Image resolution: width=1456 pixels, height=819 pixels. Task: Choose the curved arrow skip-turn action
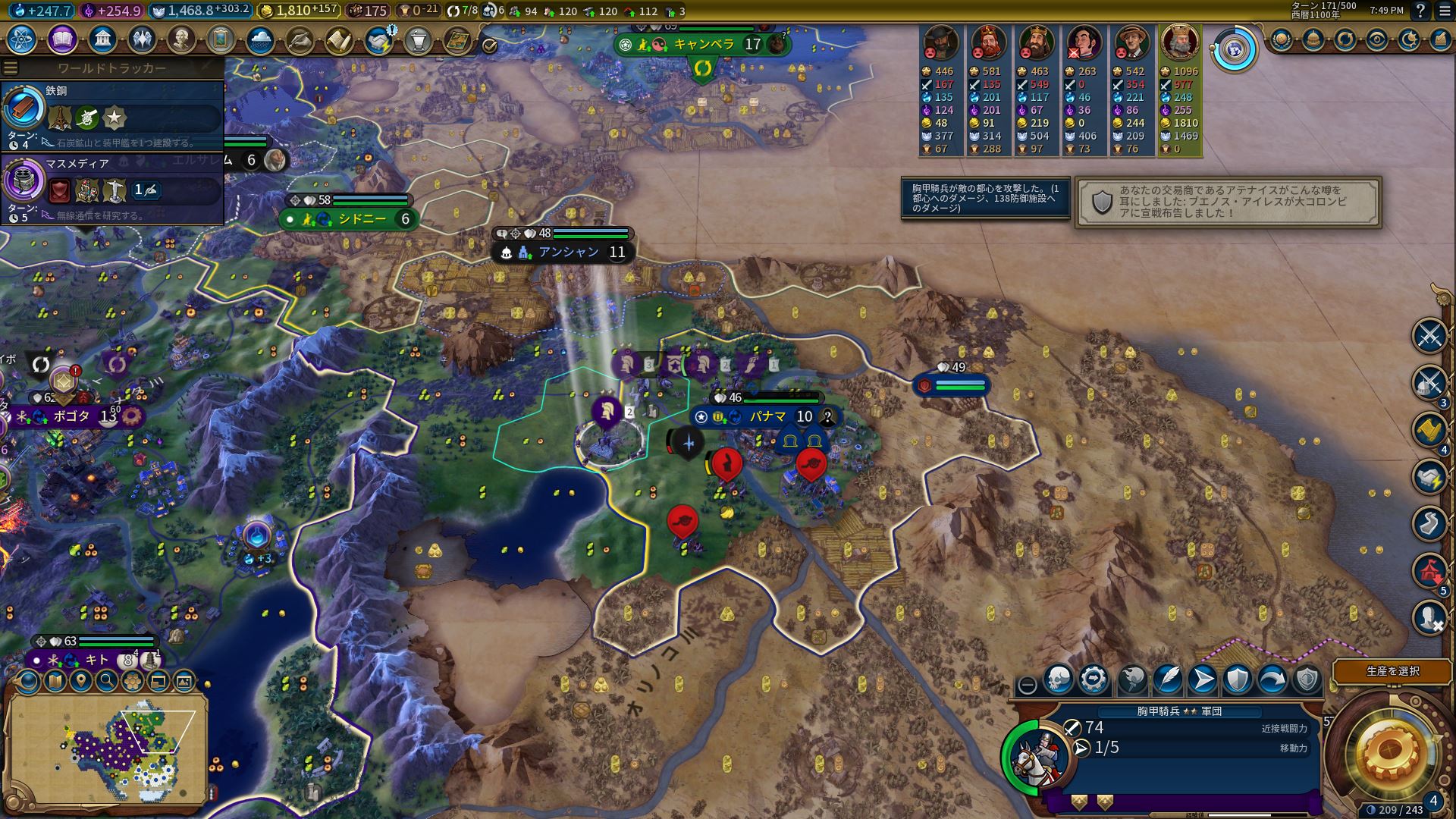point(1272,680)
